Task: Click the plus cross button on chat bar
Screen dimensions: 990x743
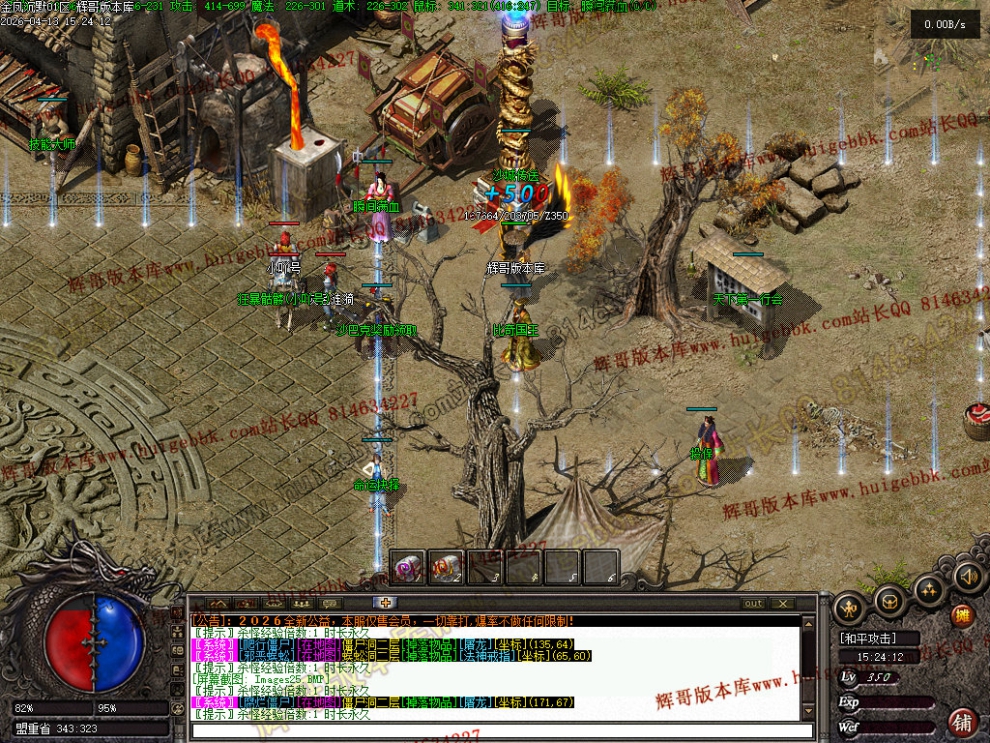Action: click(x=384, y=602)
